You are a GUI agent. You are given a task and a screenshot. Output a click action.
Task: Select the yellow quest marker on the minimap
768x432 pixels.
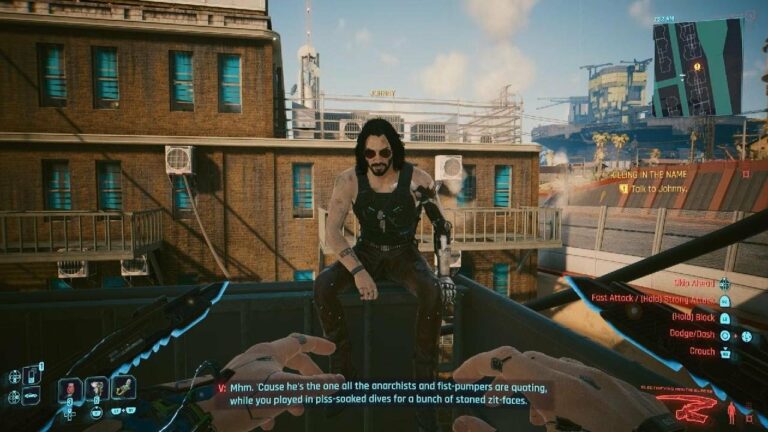697,66
